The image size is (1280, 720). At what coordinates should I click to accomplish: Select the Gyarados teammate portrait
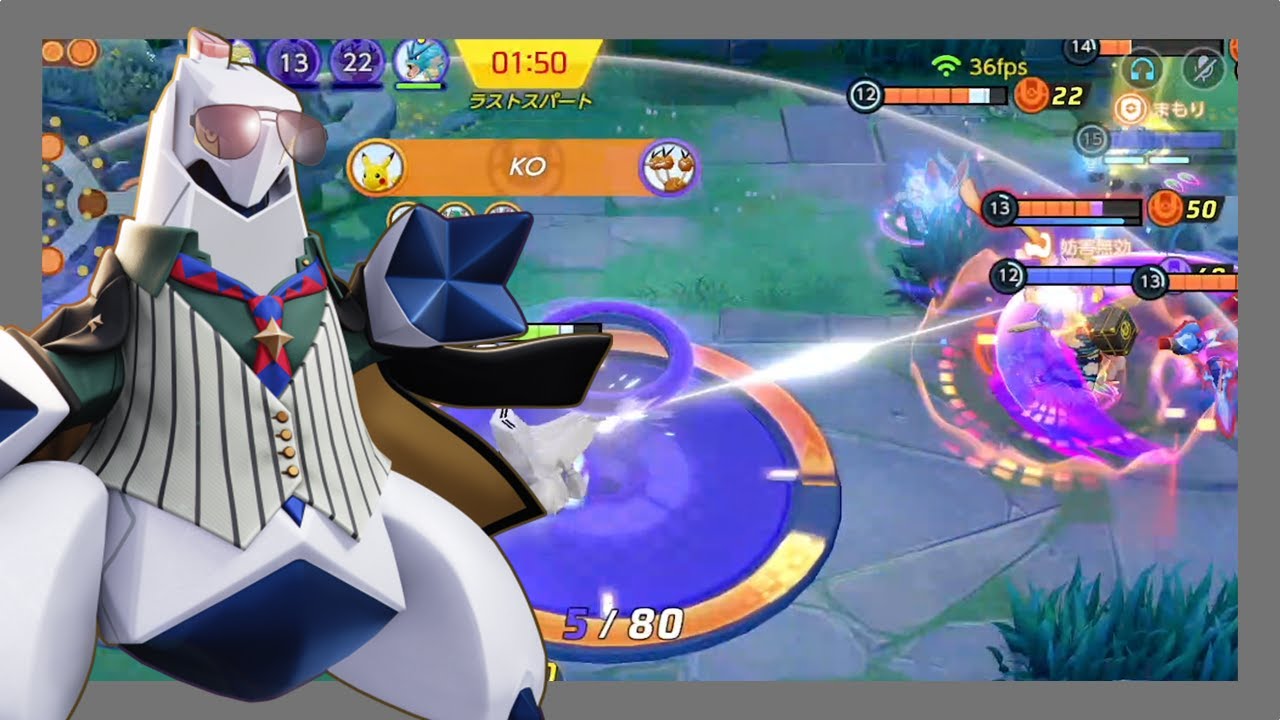click(418, 63)
